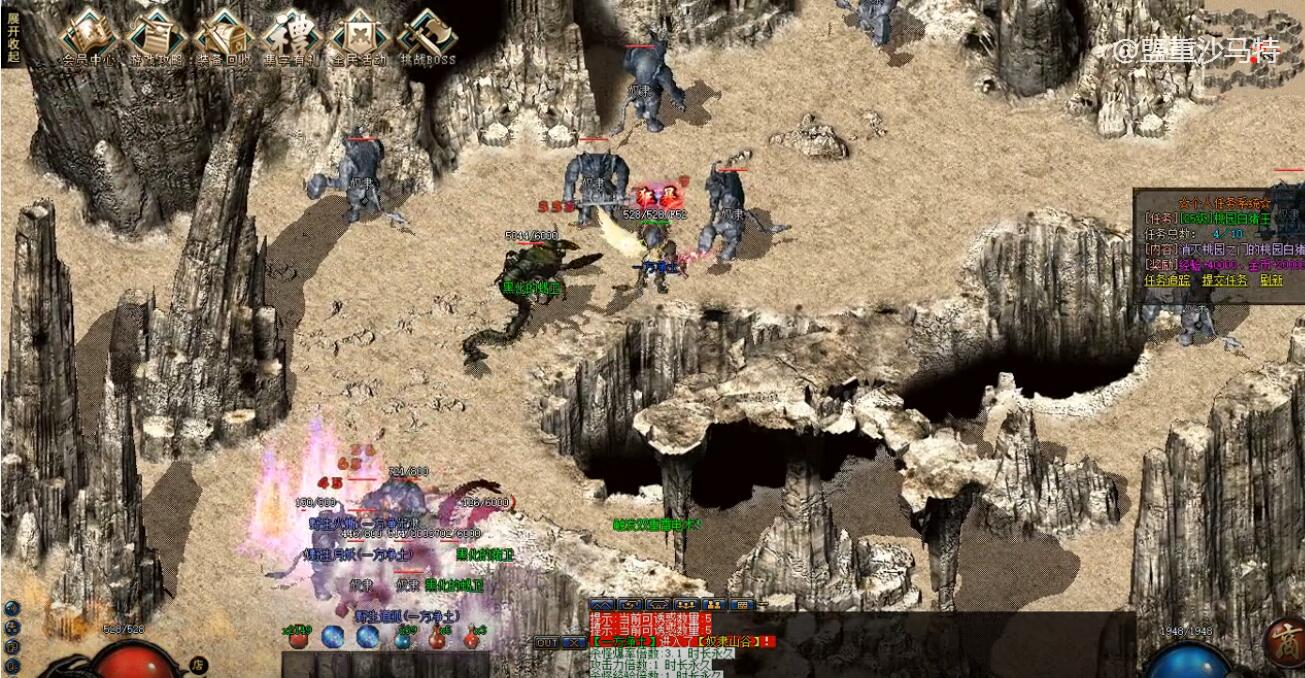Image resolution: width=1305 pixels, height=678 pixels.
Task: Open the round 商 shop button
Action: coord(1283,642)
